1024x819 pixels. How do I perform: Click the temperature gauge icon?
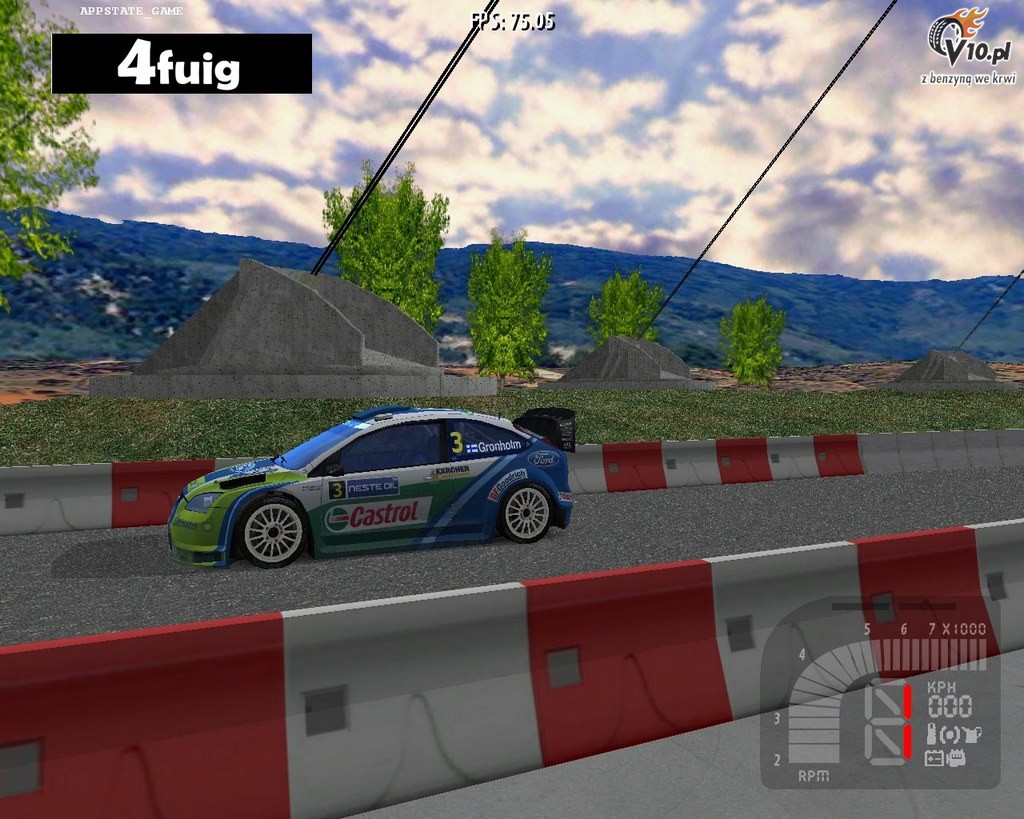932,734
